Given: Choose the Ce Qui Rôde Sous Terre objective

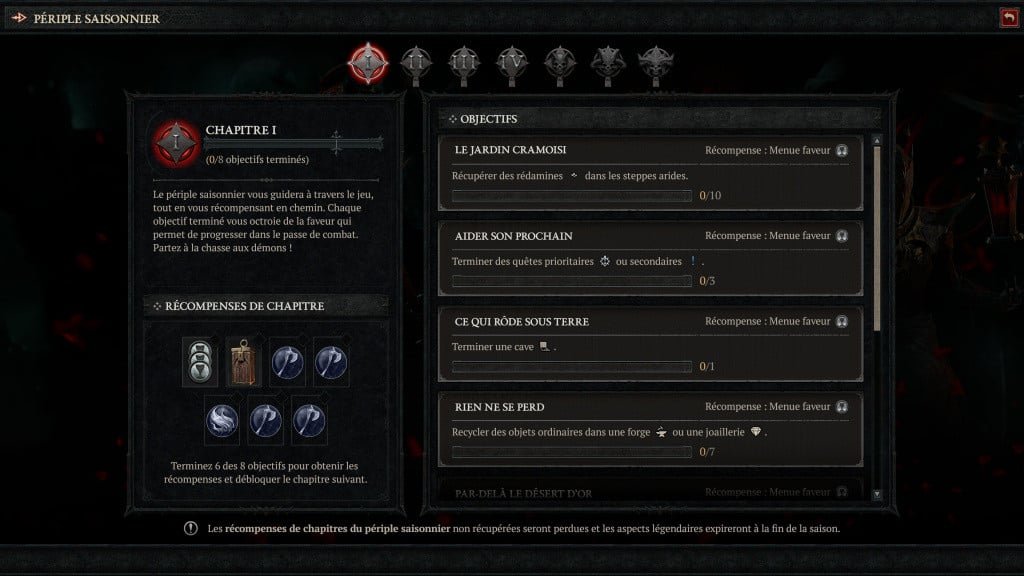Looking at the screenshot, I should click(650, 344).
